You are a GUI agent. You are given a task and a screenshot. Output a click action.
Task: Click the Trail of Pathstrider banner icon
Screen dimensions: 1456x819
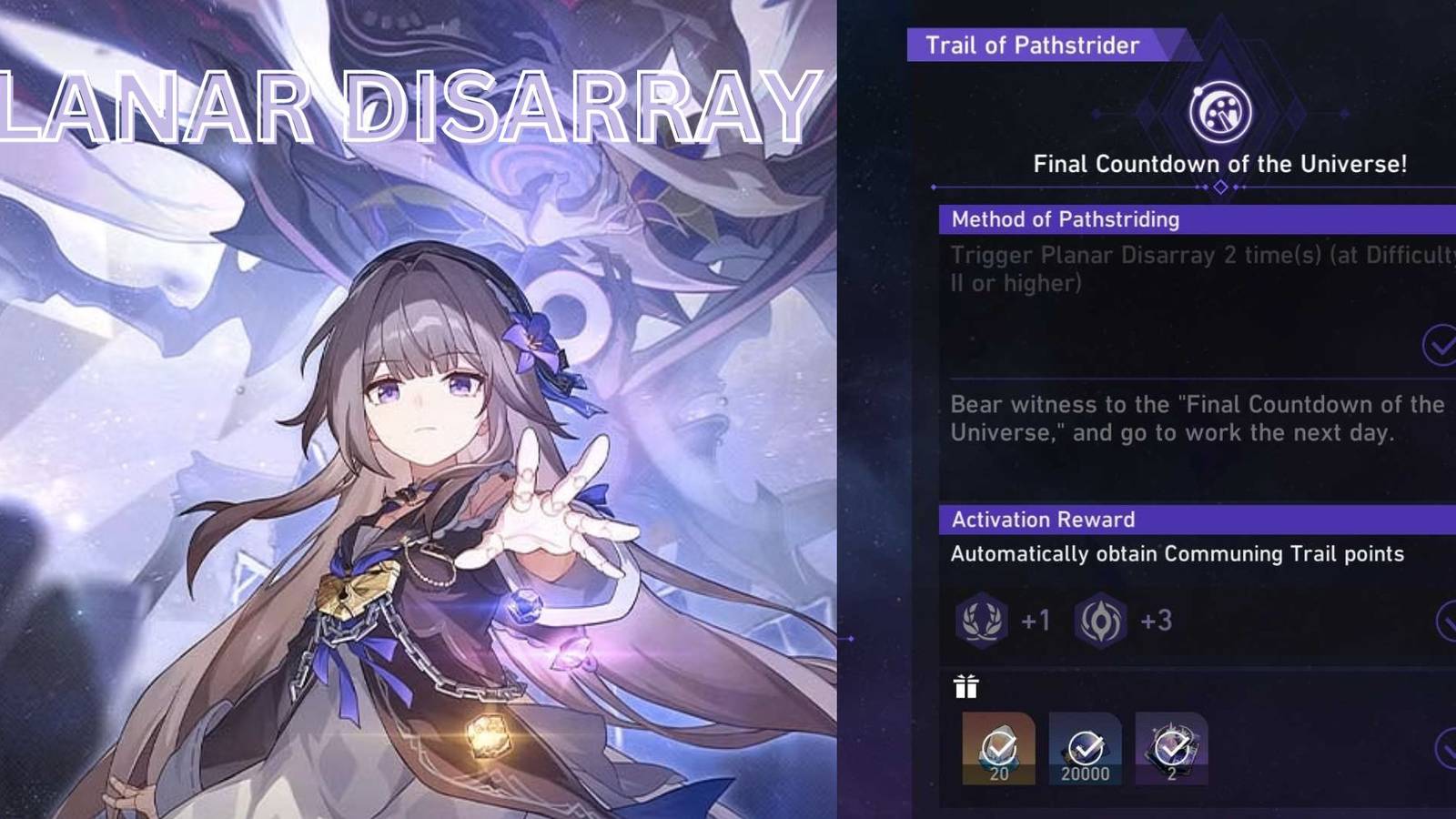pos(1033,44)
